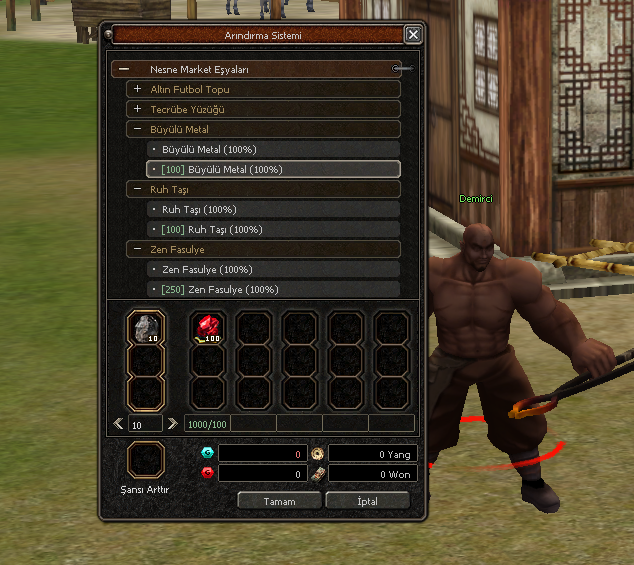Select the red gem material slot
Viewport: 634px width, 565px height.
[x=208, y=328]
